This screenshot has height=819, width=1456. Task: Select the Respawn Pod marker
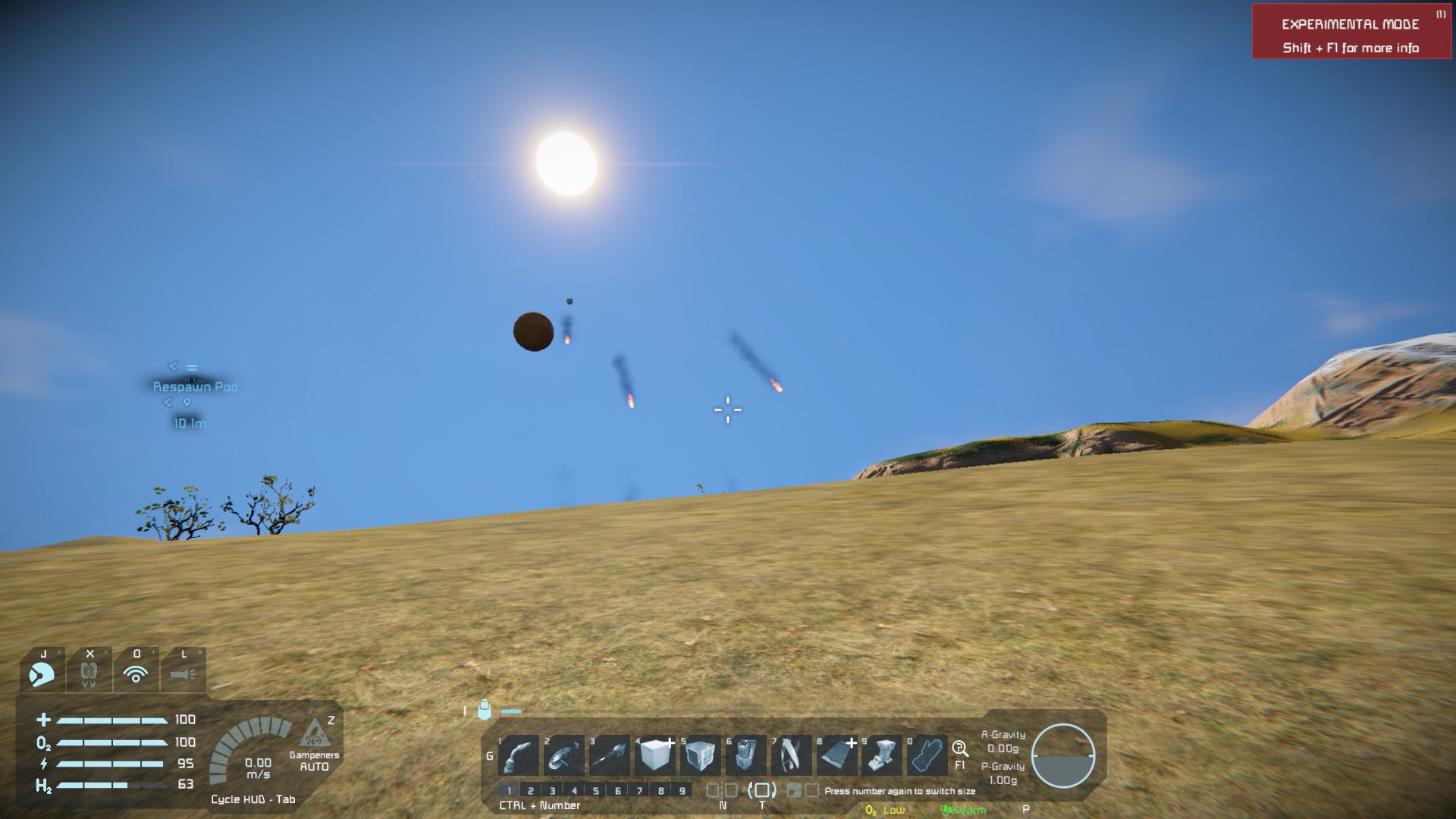tap(195, 387)
